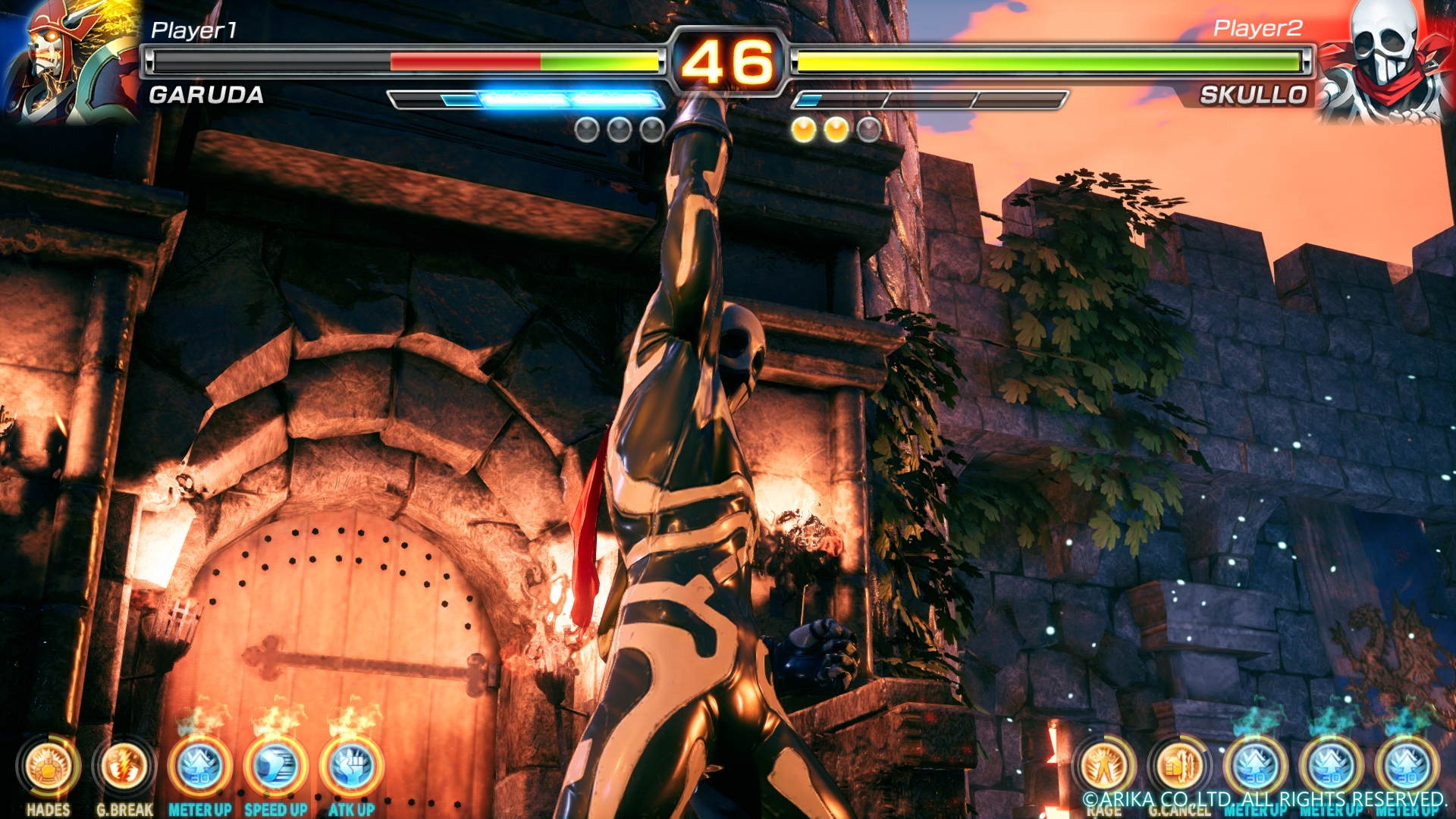
Task: Choose the Atk Up fist icon
Action: [352, 767]
